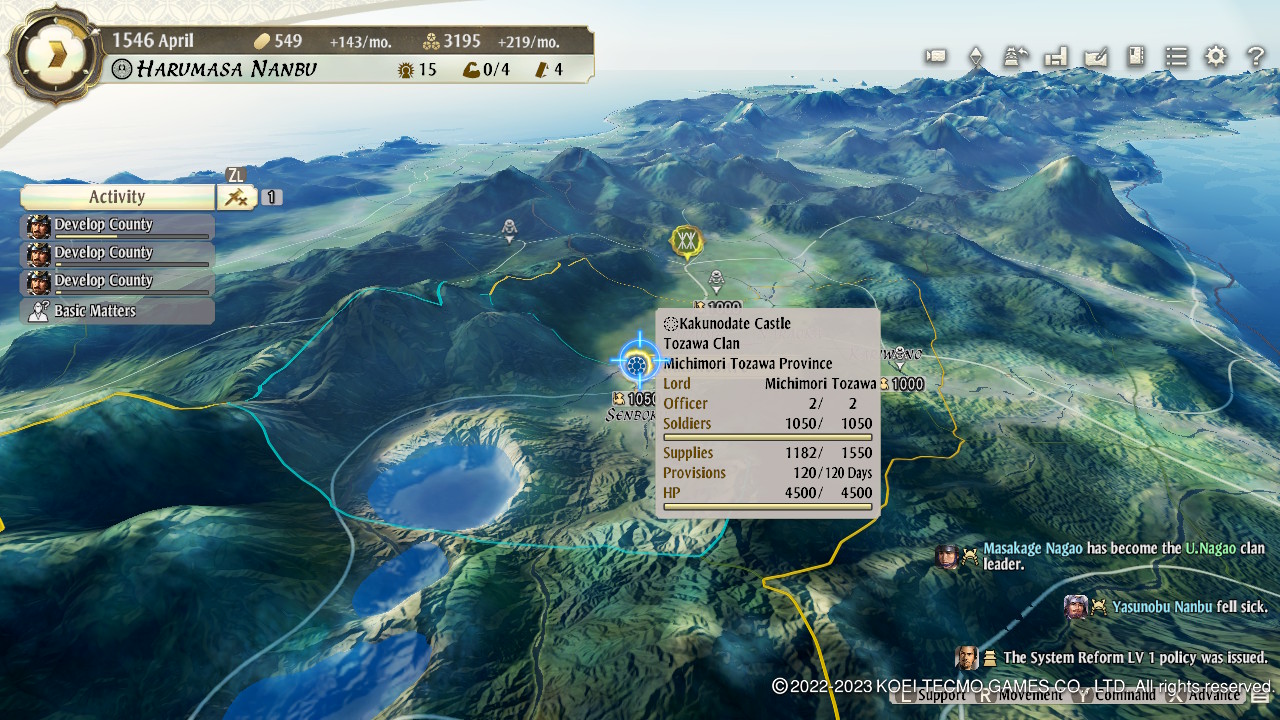
Task: Select the Activity tab header
Action: [117, 197]
